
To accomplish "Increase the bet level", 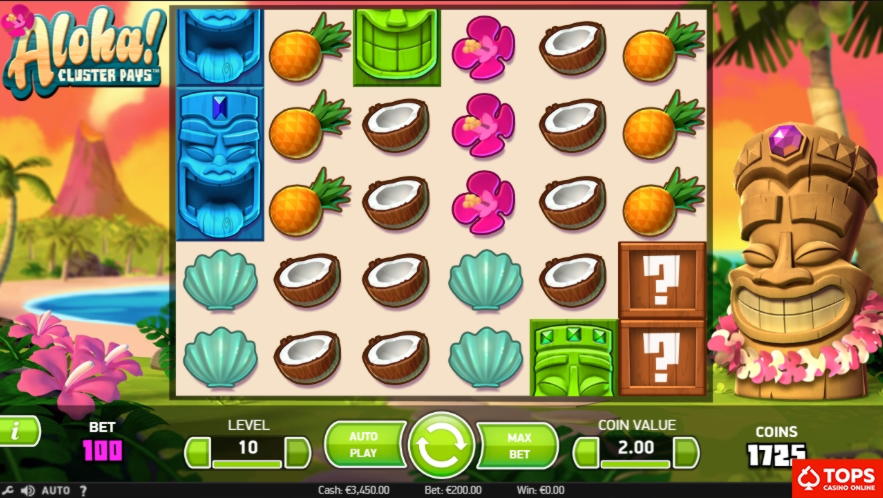I will 298,452.
